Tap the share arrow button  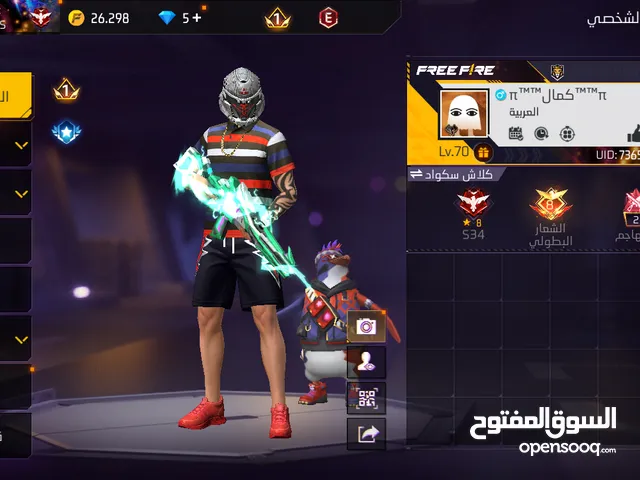point(365,433)
